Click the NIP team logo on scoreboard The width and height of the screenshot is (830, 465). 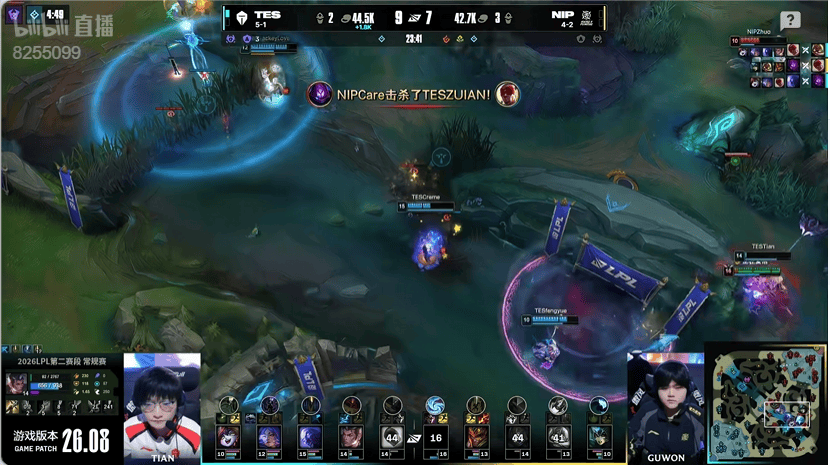[589, 17]
